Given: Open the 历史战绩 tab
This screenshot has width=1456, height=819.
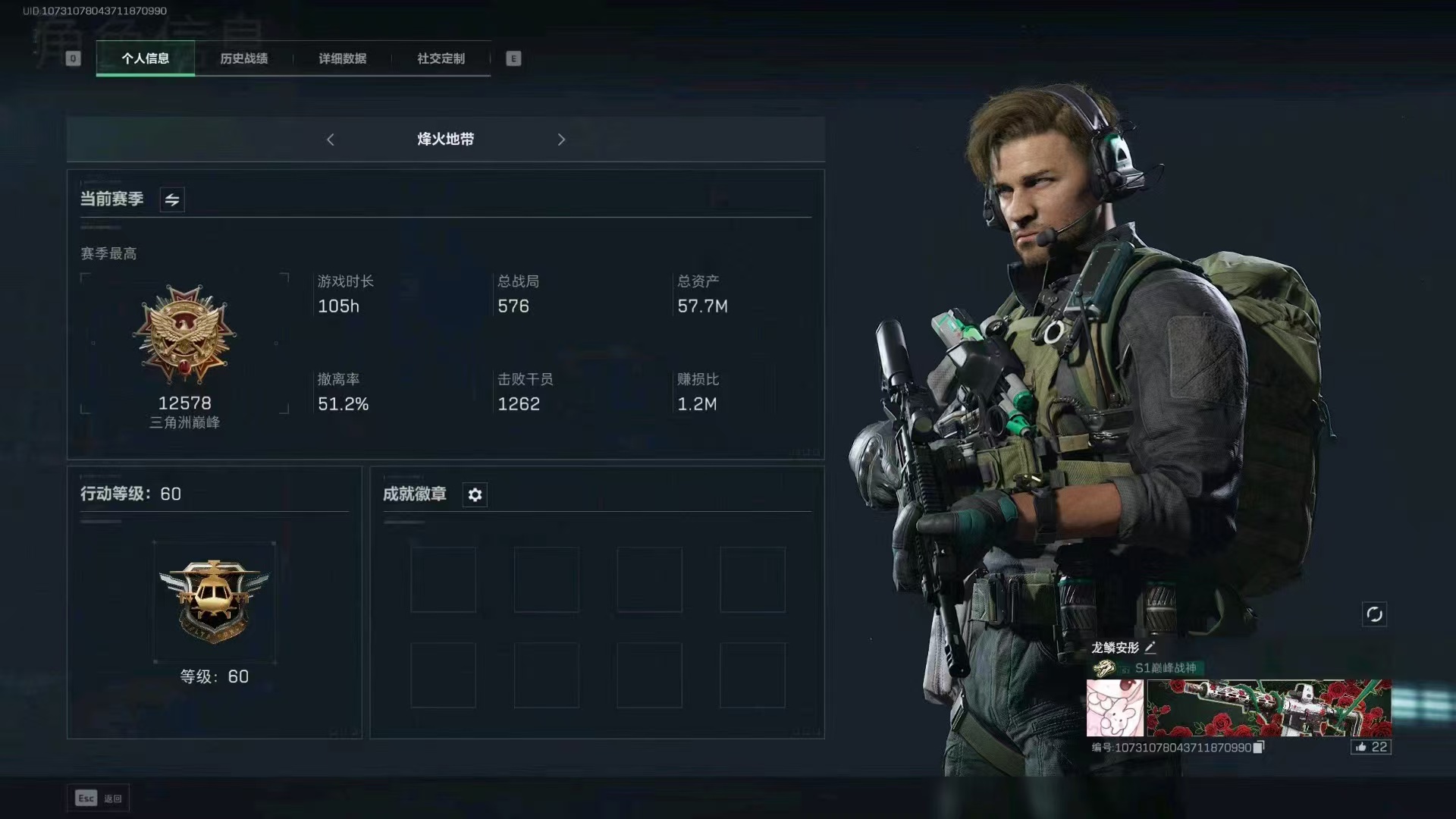Looking at the screenshot, I should tap(243, 58).
